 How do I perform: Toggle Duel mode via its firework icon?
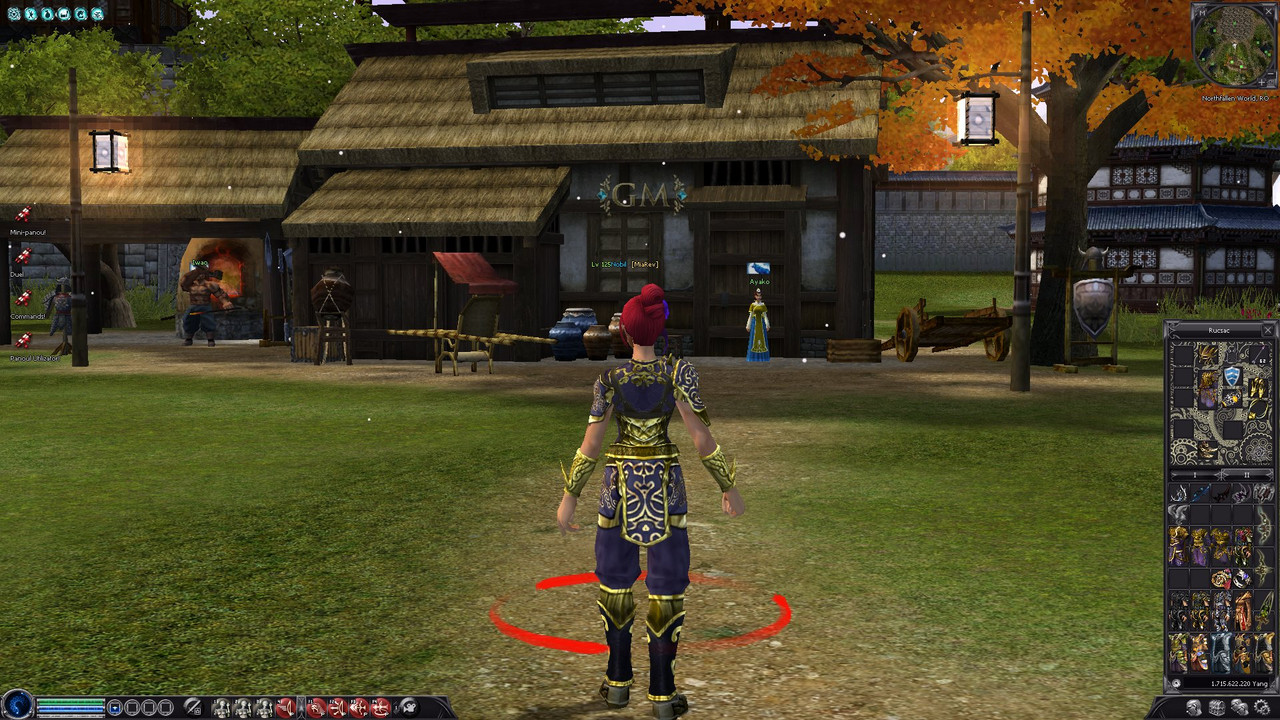click(x=22, y=256)
